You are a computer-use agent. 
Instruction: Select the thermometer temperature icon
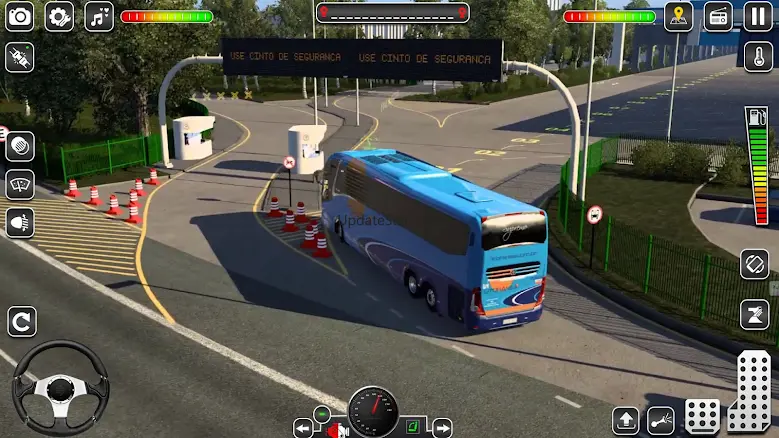pyautogui.click(x=758, y=56)
